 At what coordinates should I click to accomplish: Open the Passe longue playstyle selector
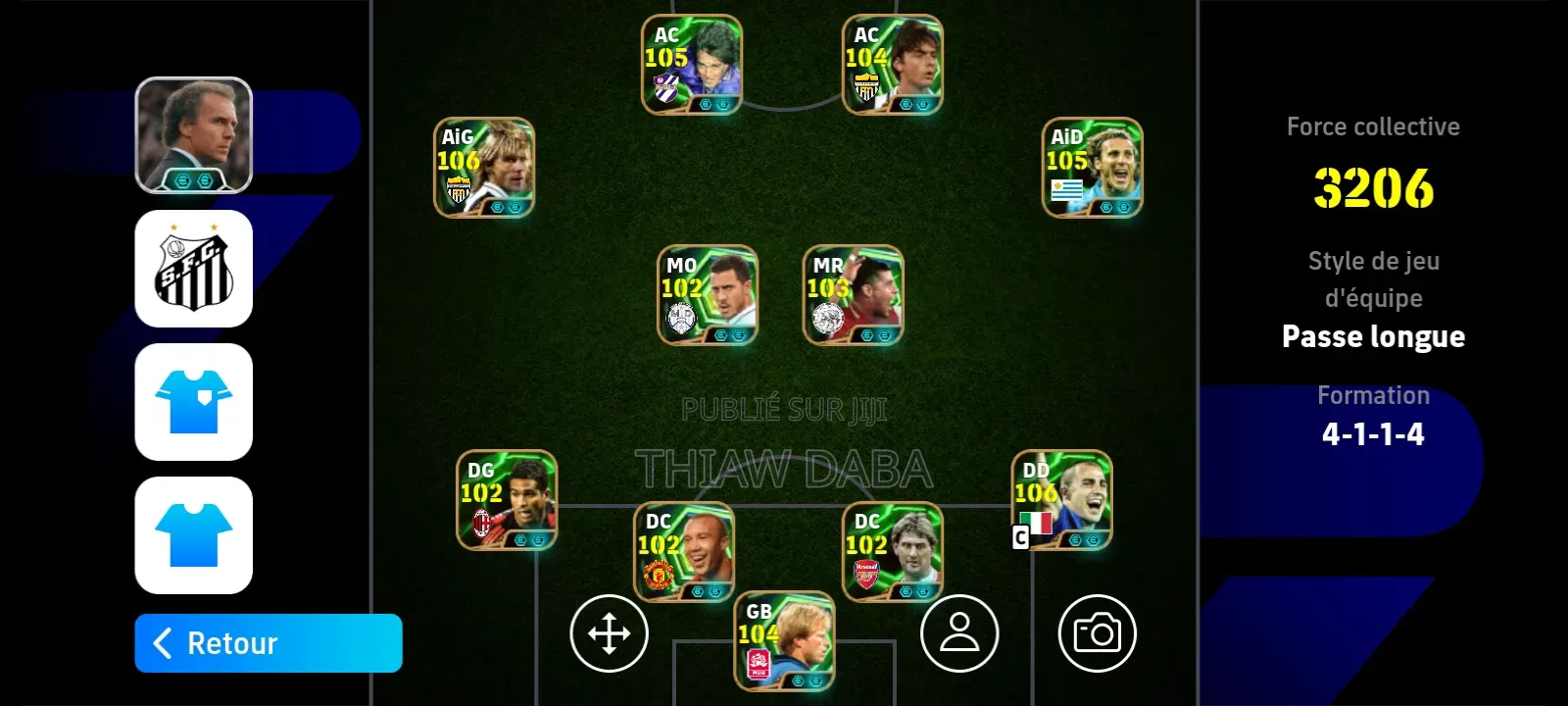pyautogui.click(x=1373, y=336)
